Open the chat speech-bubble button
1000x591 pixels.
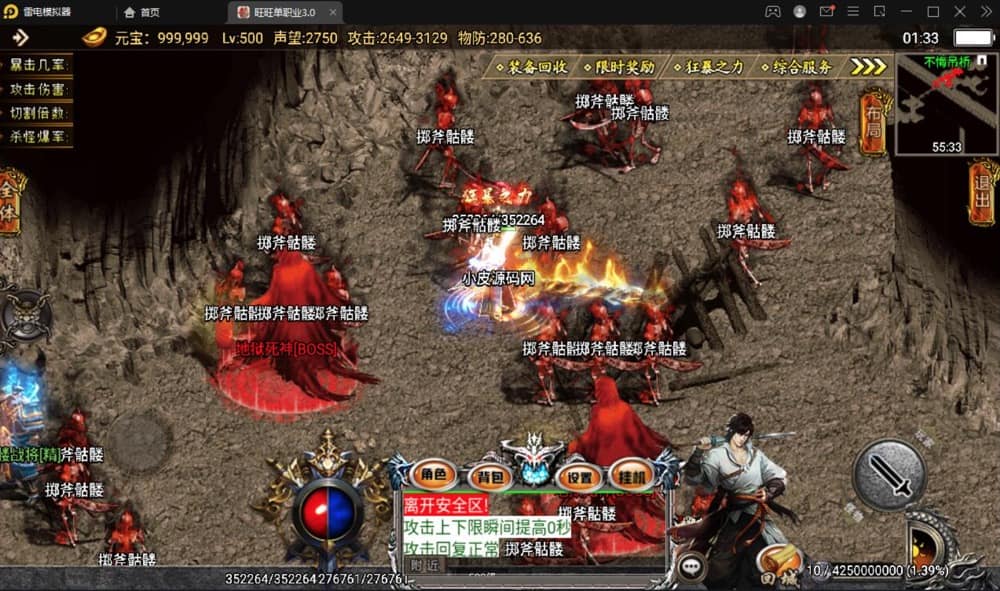(691, 567)
